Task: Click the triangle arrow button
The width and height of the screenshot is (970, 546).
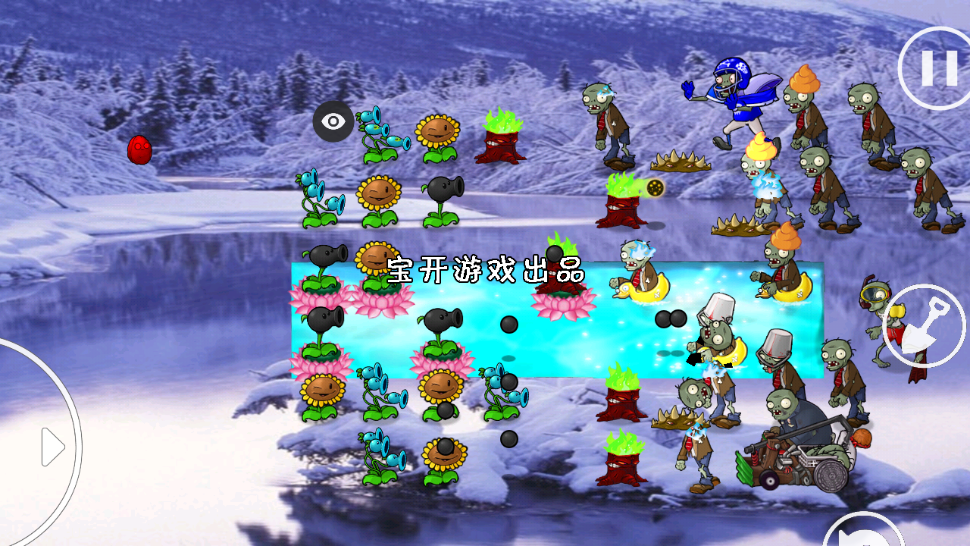Action: click(x=52, y=447)
